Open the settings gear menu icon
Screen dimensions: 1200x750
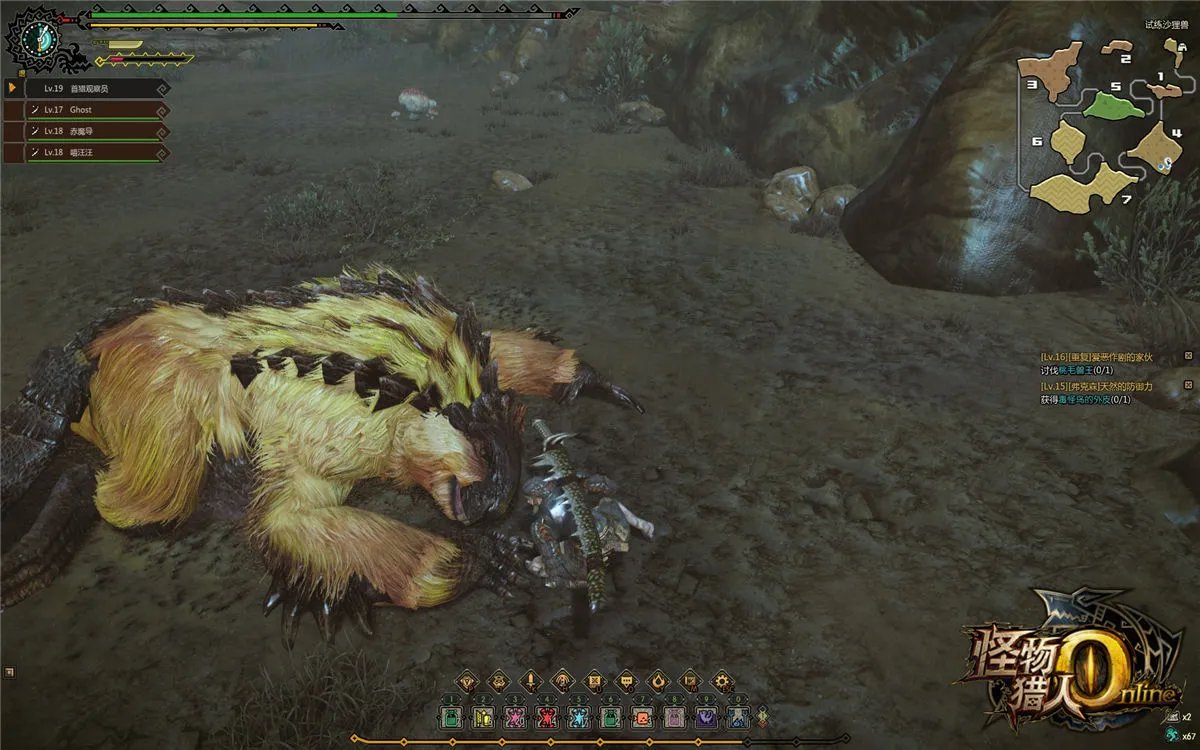point(722,681)
